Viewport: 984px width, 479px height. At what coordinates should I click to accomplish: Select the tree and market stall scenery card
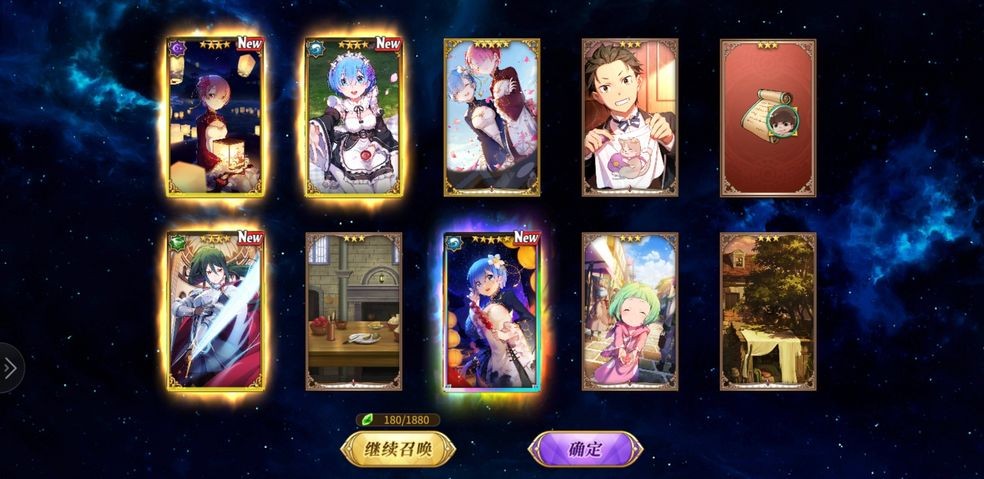(768, 311)
